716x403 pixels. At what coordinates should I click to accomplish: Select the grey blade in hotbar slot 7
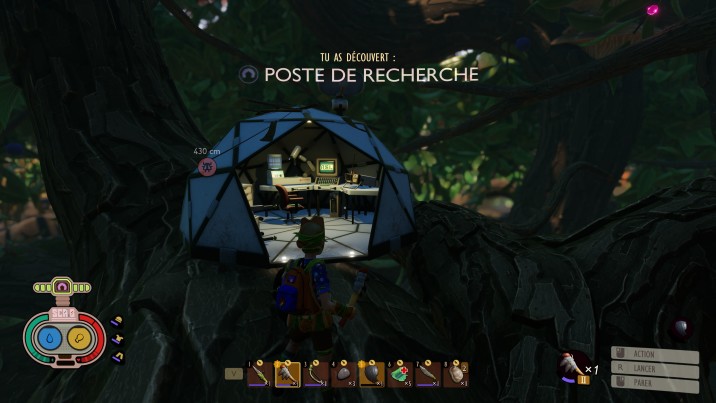pyautogui.click(x=428, y=374)
